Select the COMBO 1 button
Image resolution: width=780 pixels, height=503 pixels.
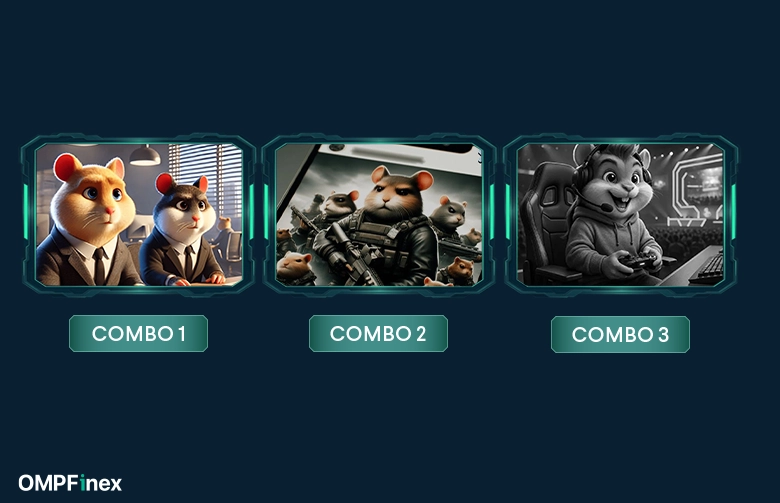tap(138, 334)
